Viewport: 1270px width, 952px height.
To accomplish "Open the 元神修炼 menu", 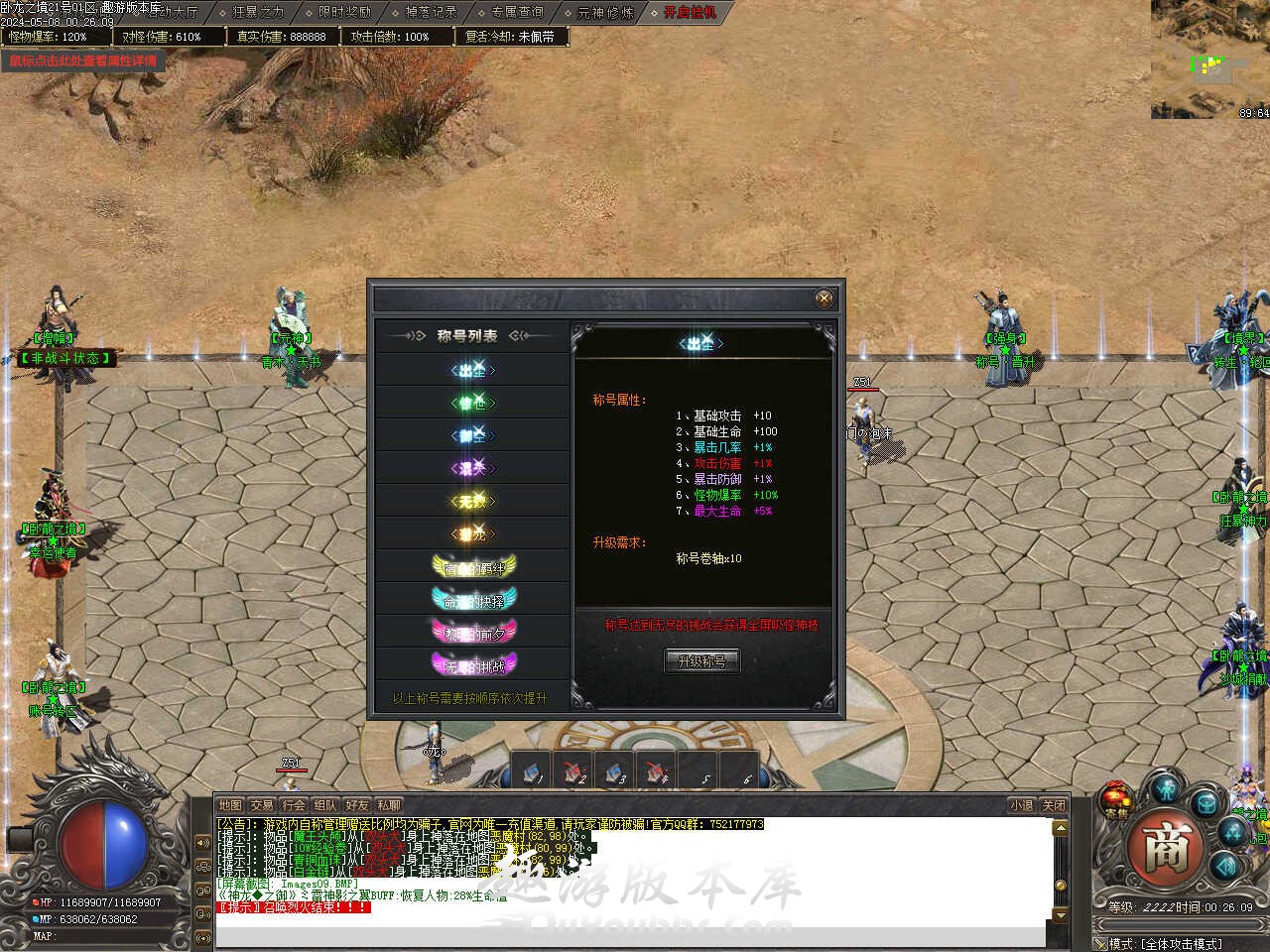I will 604,13.
